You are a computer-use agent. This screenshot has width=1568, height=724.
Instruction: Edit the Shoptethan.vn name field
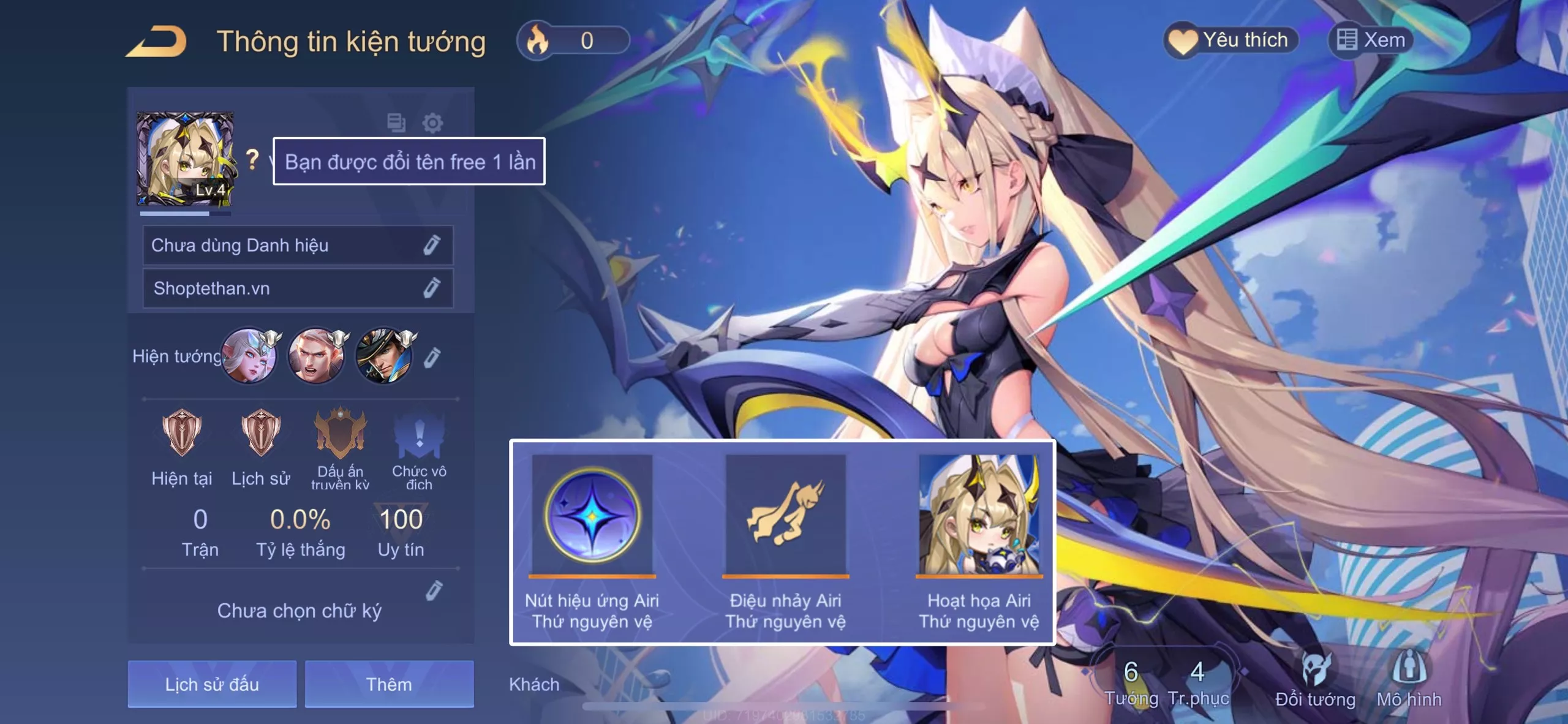pos(431,288)
